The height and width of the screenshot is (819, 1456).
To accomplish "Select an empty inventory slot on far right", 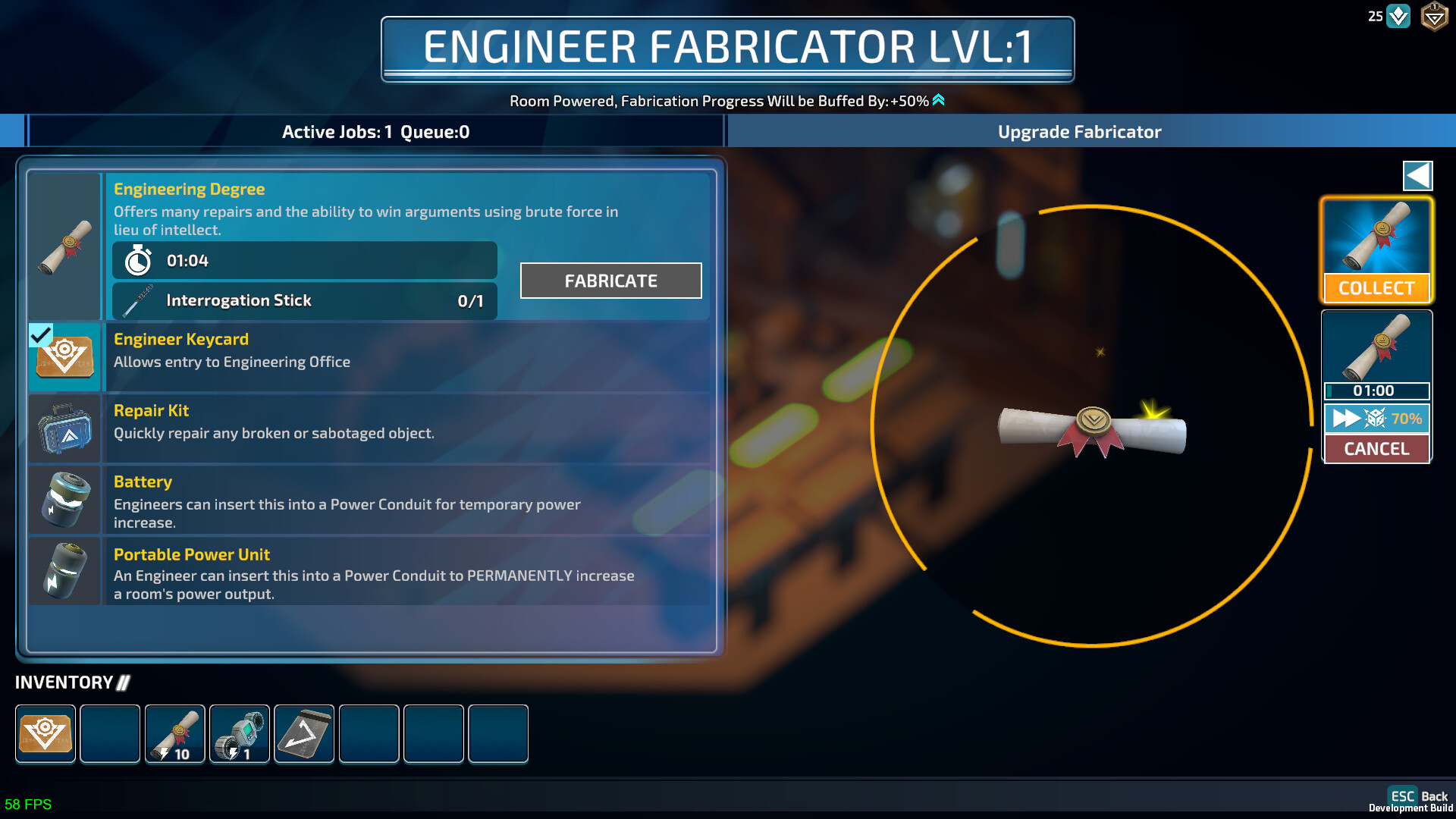I will point(497,733).
